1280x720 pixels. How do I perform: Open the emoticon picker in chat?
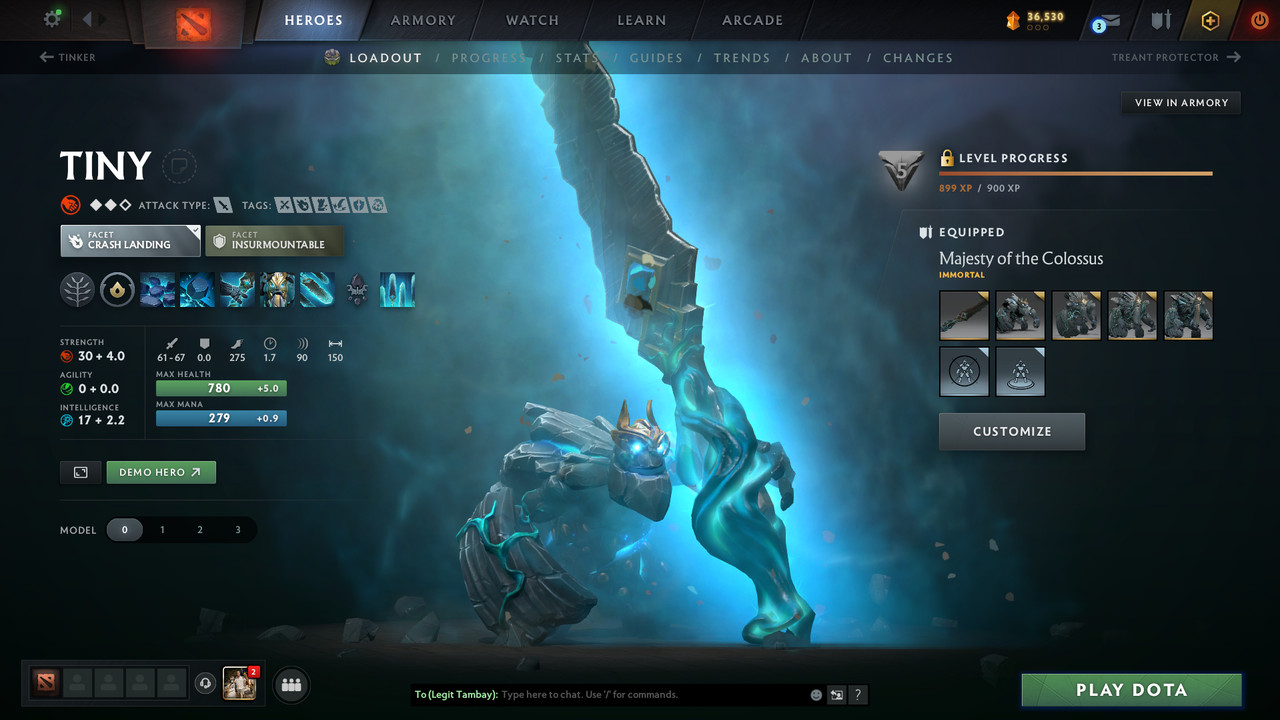pos(816,694)
